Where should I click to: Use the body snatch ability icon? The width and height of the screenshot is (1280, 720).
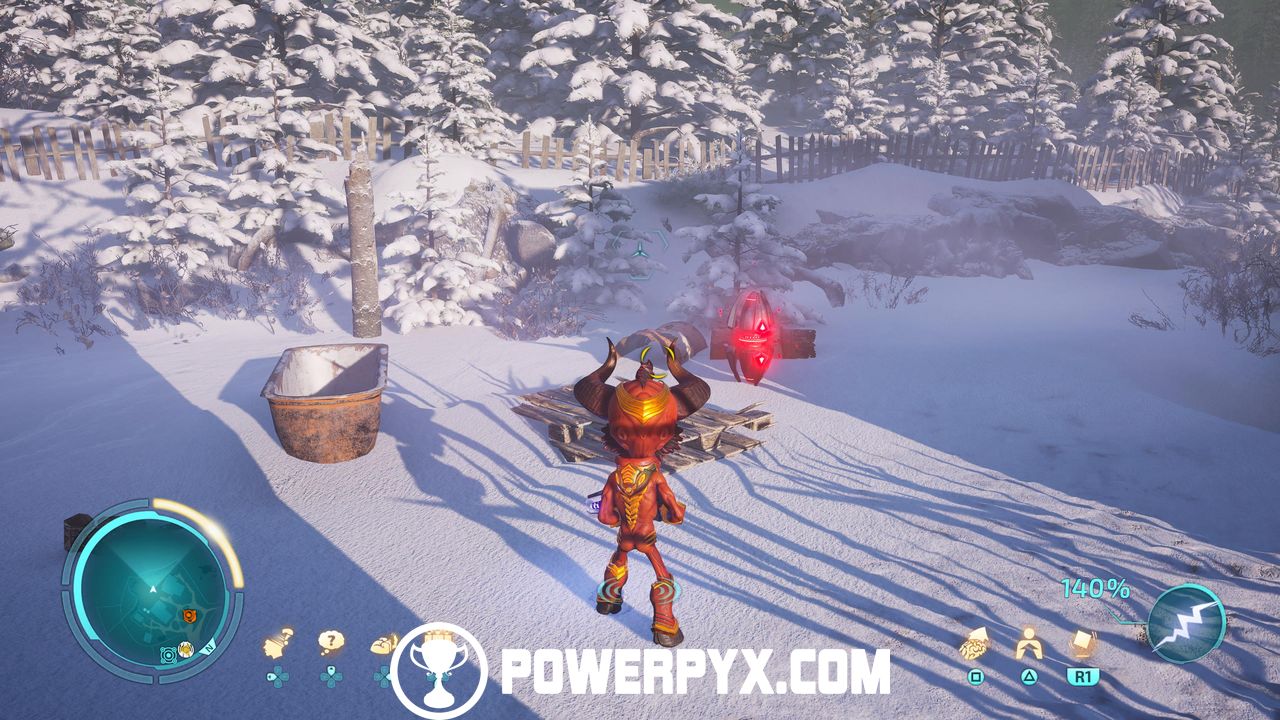point(1028,643)
